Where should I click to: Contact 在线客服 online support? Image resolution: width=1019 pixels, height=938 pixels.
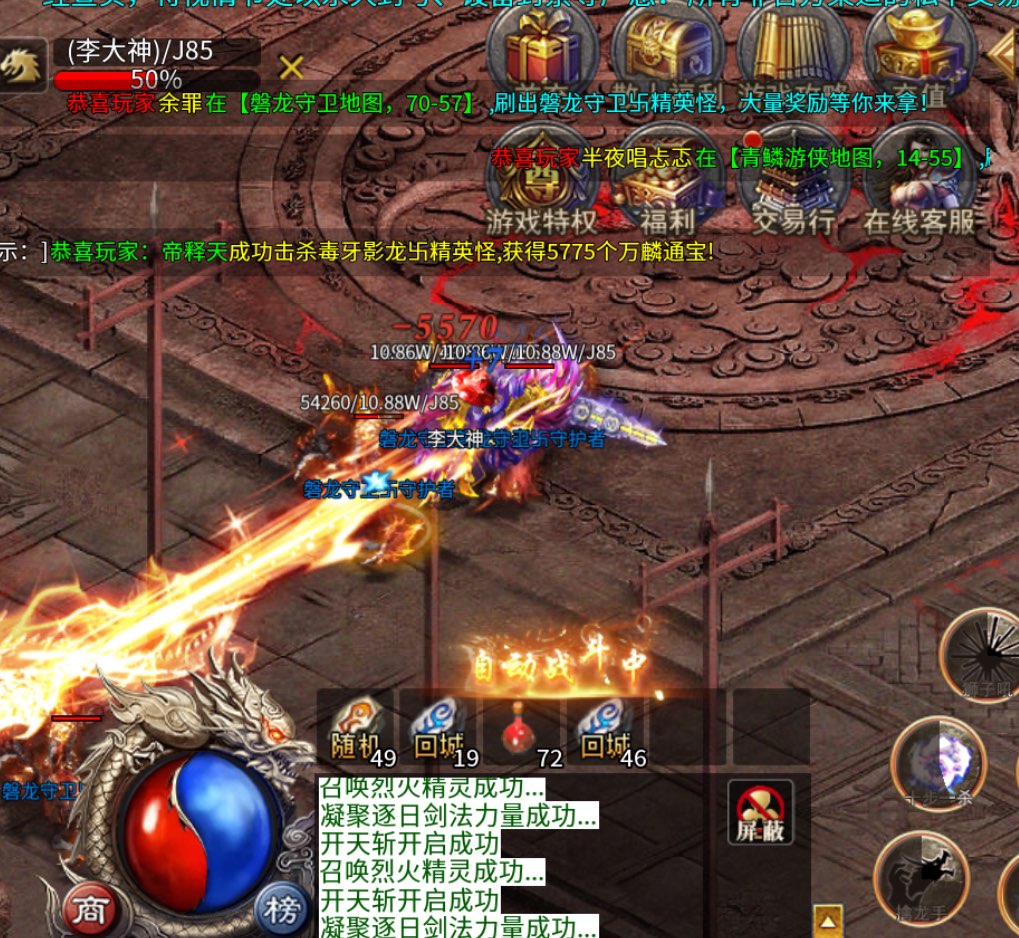tap(920, 179)
